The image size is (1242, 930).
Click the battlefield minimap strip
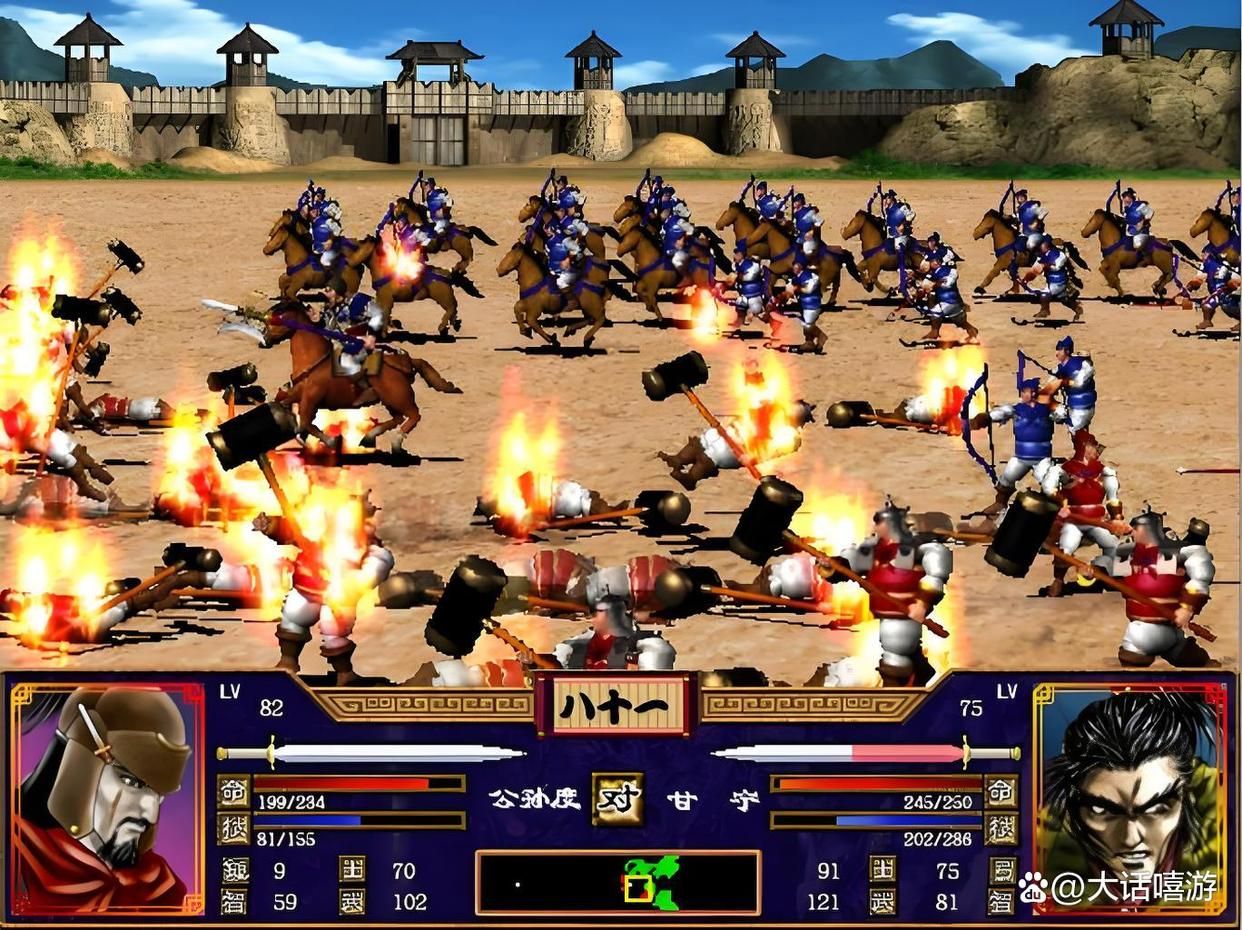click(617, 882)
